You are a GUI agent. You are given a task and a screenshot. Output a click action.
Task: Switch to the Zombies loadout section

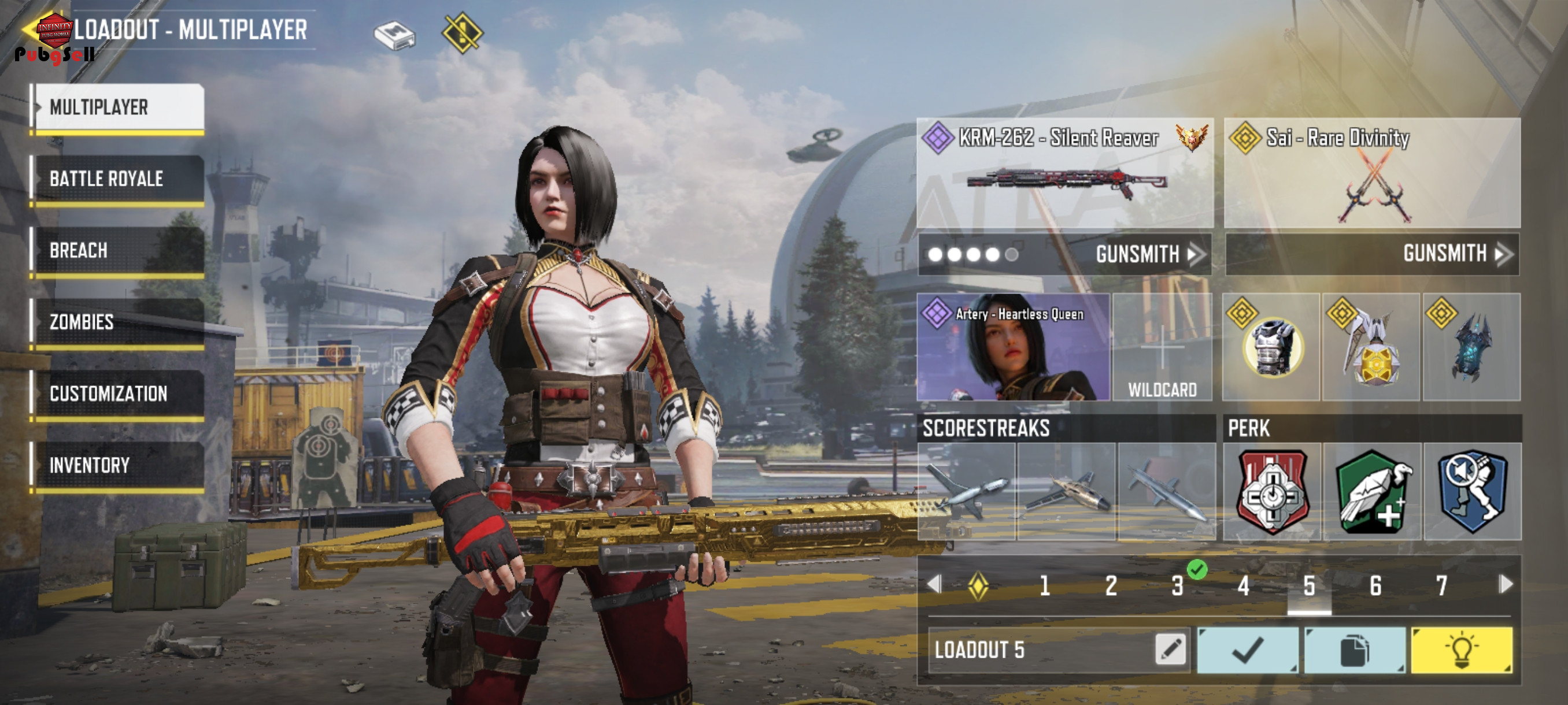(x=119, y=322)
